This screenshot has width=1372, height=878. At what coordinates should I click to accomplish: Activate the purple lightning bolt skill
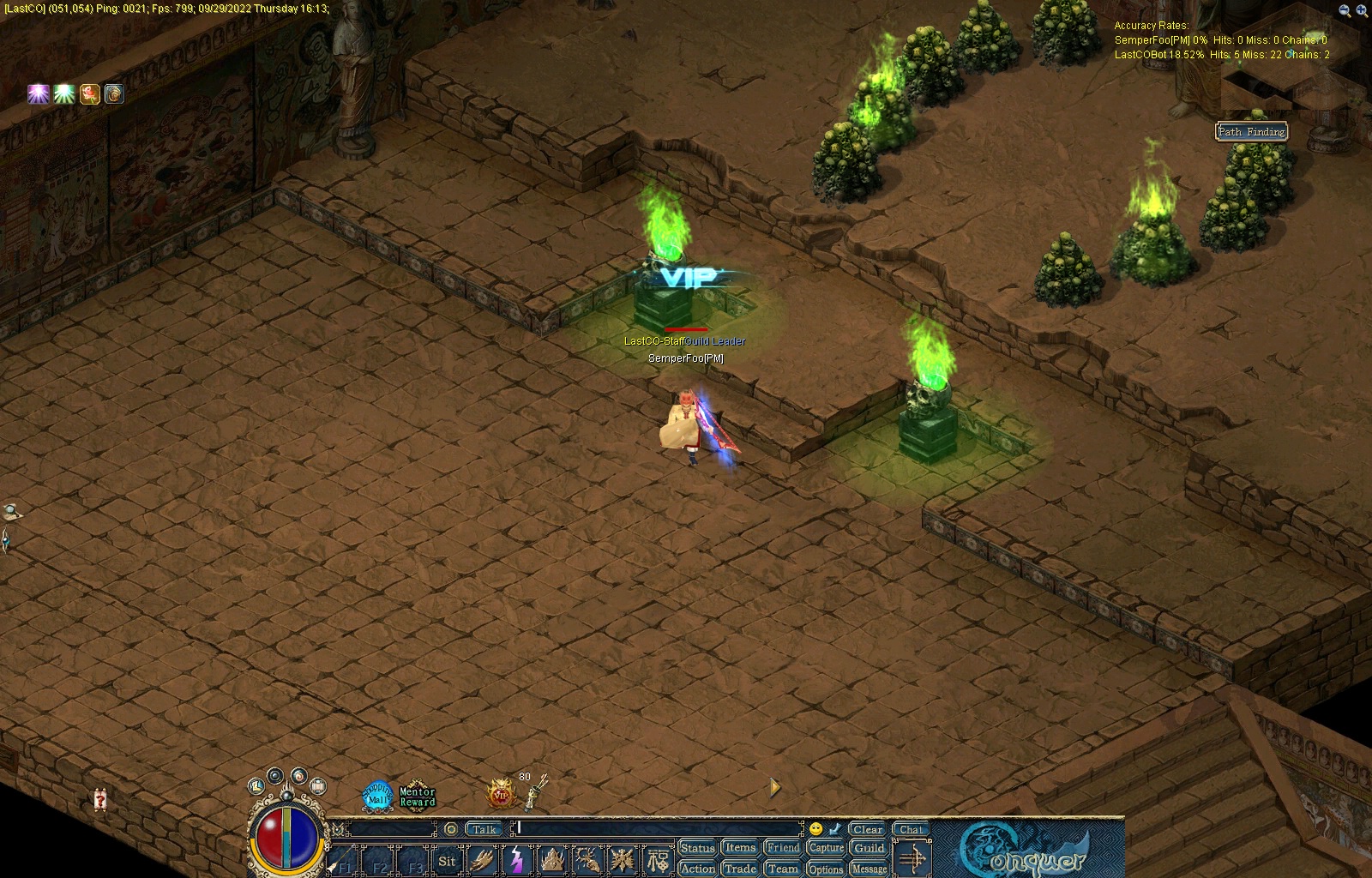tap(517, 860)
